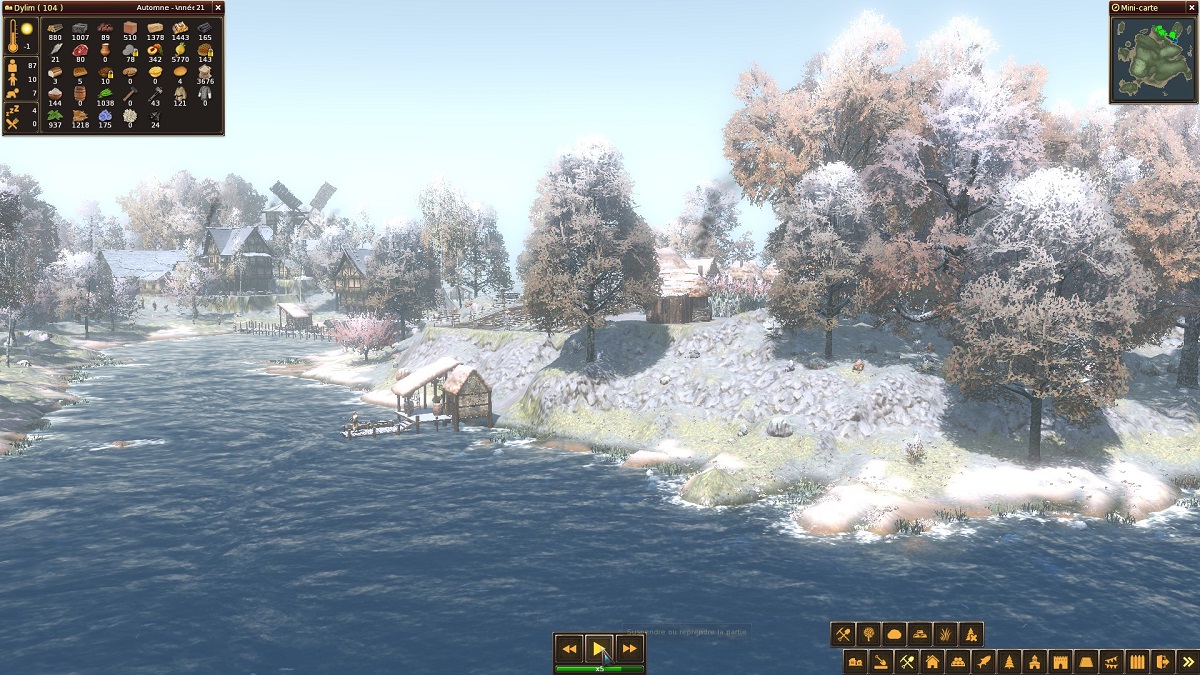The width and height of the screenshot is (1200, 675).
Task: Open the festive bunting flags category
Action: [1111, 662]
